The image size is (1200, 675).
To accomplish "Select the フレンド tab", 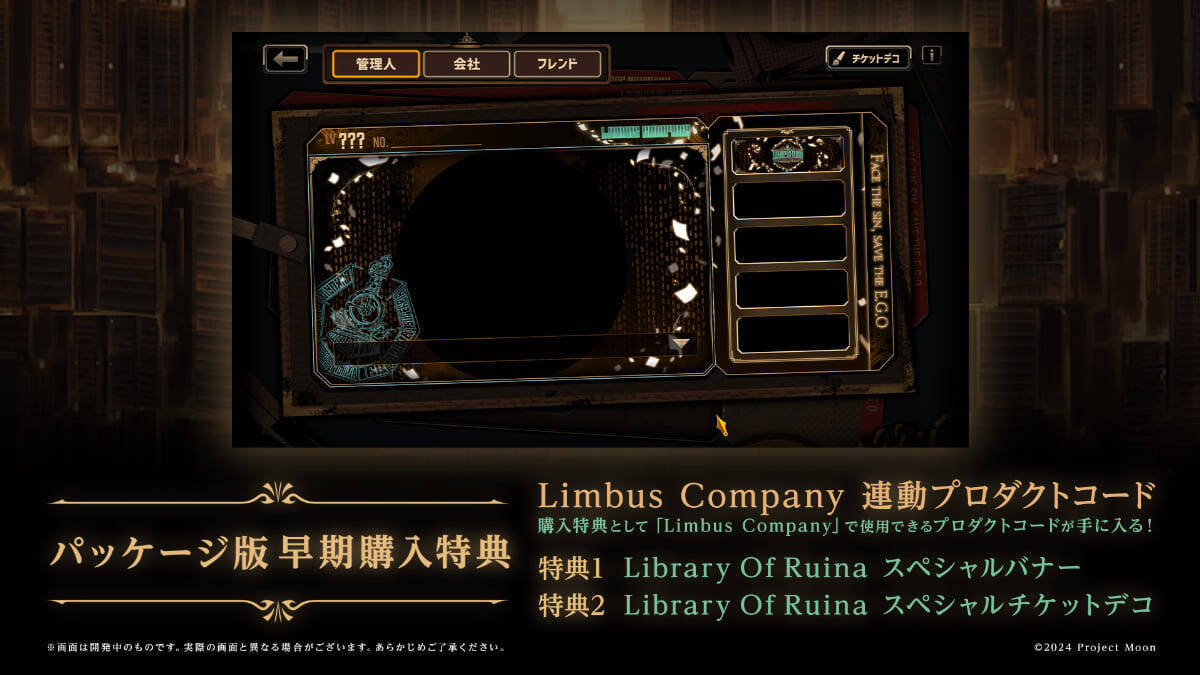I will click(x=557, y=64).
